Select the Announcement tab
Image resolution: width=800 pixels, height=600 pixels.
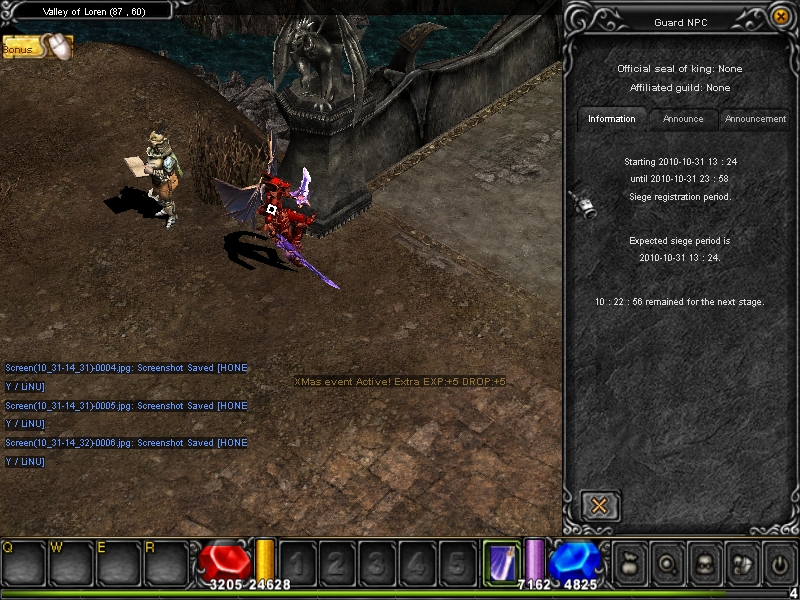click(x=755, y=119)
